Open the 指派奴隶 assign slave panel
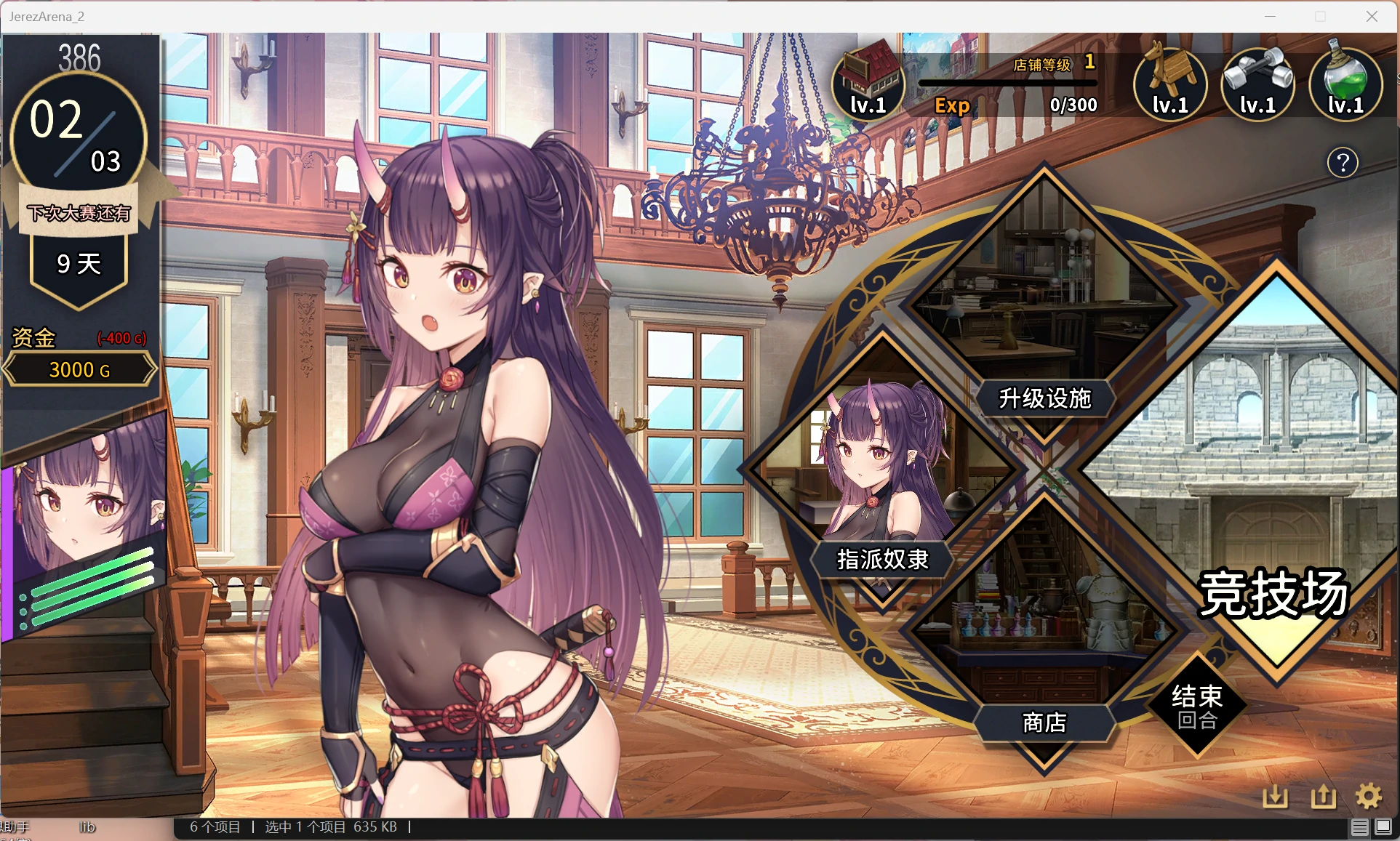 coord(881,560)
